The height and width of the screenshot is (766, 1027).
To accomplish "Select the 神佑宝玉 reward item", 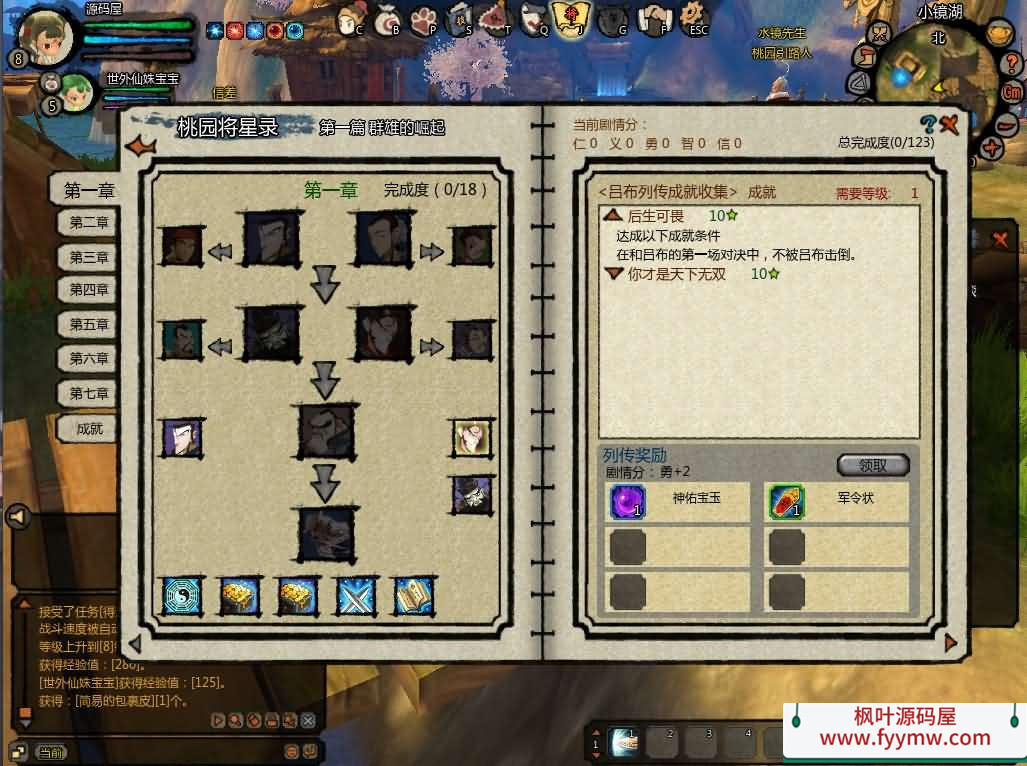I will pyautogui.click(x=628, y=501).
